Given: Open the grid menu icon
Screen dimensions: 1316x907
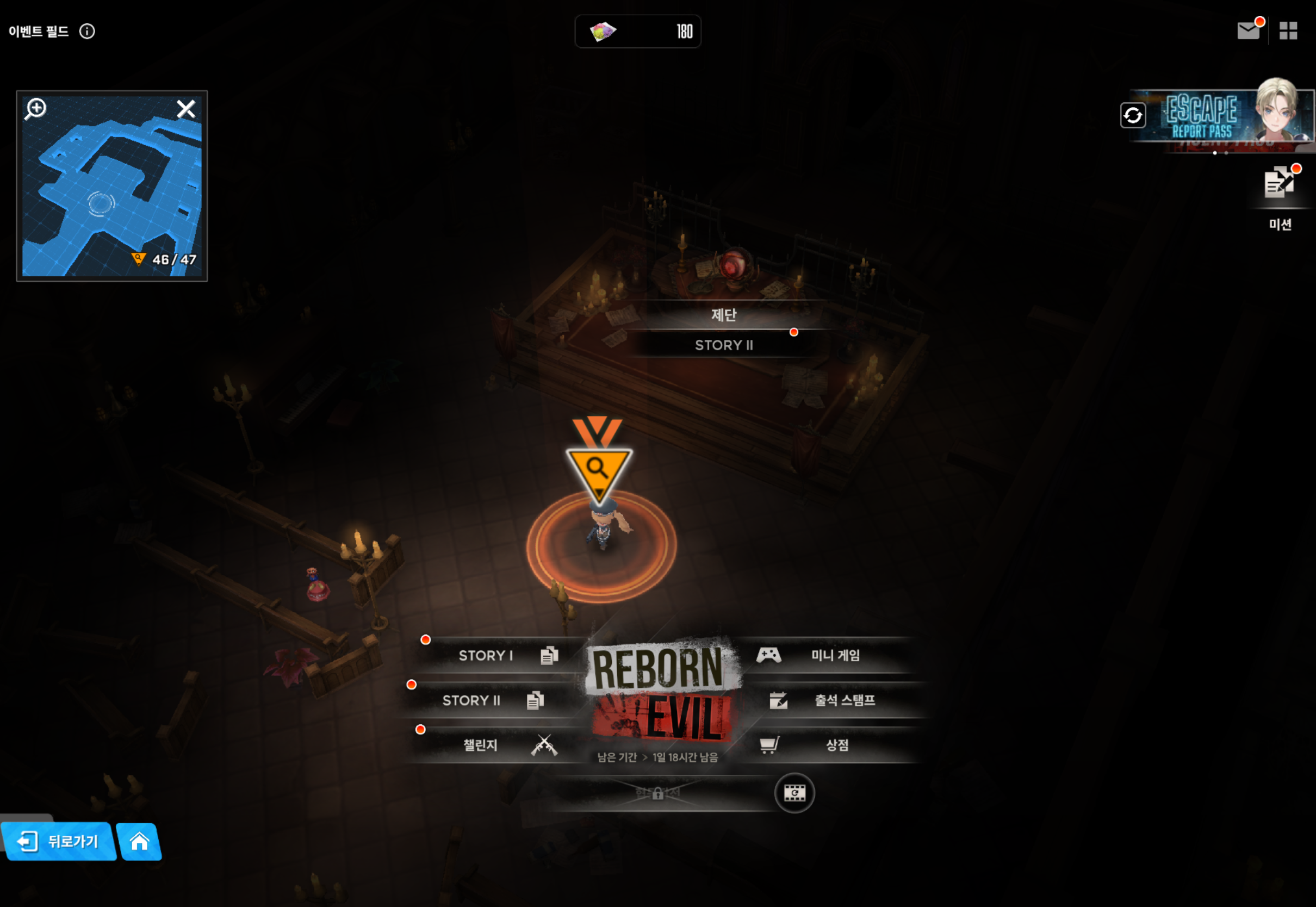Looking at the screenshot, I should point(1288,30).
